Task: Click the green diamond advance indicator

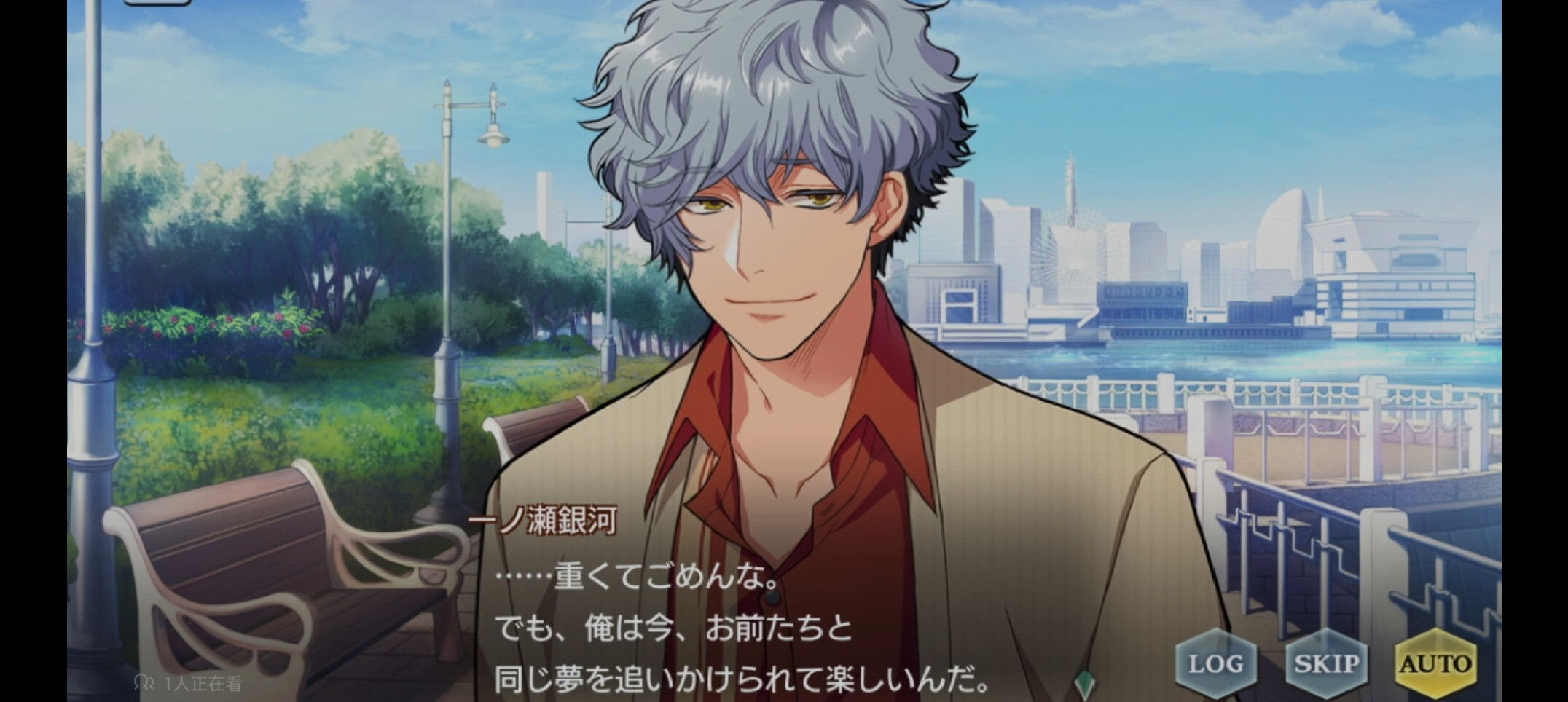Action: 1085,685
